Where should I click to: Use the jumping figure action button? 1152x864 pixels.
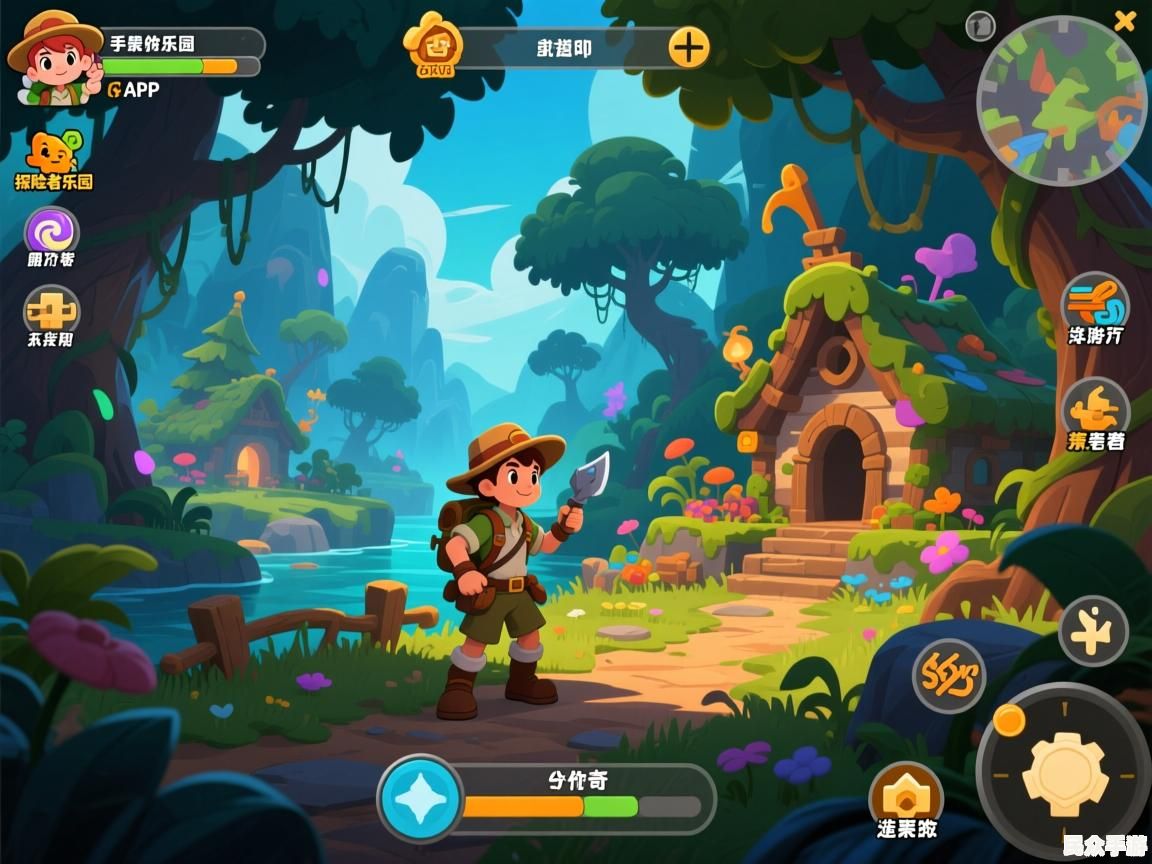tap(1093, 631)
